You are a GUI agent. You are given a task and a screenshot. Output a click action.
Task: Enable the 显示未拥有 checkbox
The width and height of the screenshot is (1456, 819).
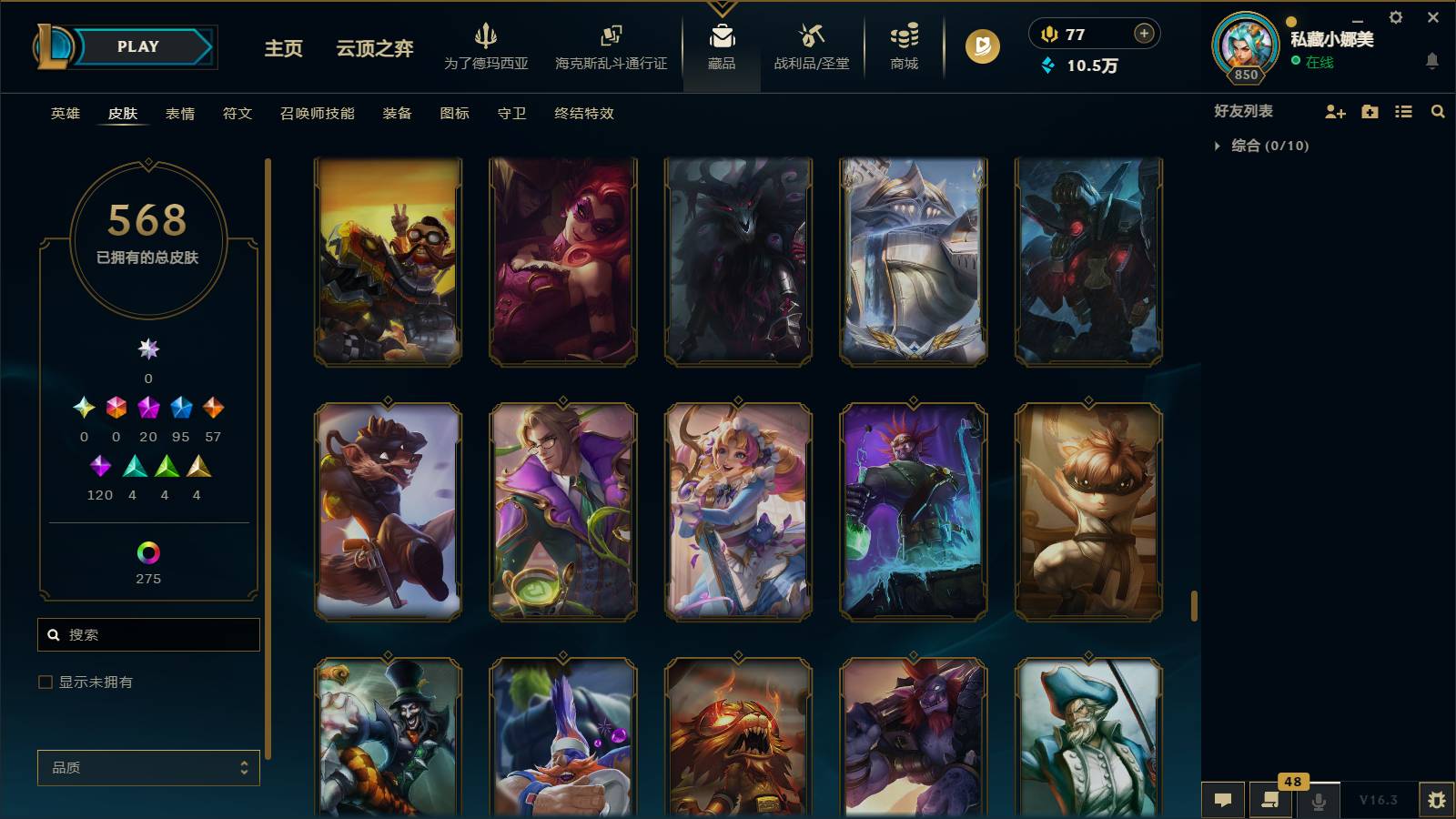pyautogui.click(x=43, y=681)
